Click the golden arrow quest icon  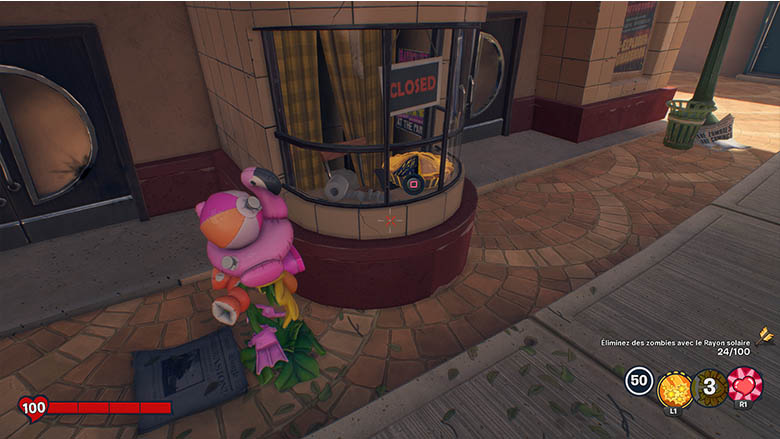tap(765, 334)
